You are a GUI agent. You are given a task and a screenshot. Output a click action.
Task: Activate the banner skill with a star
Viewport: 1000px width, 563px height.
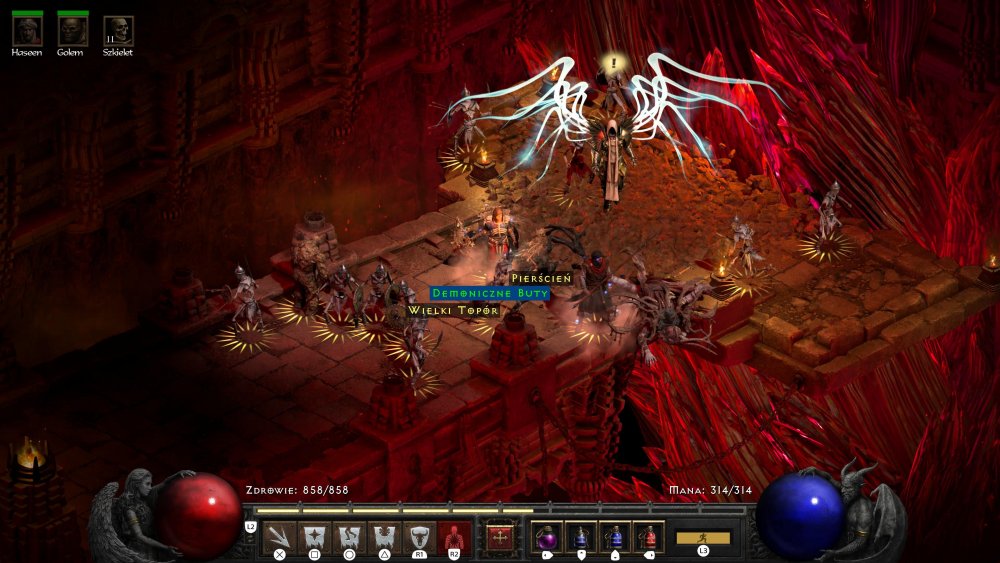[x=315, y=537]
